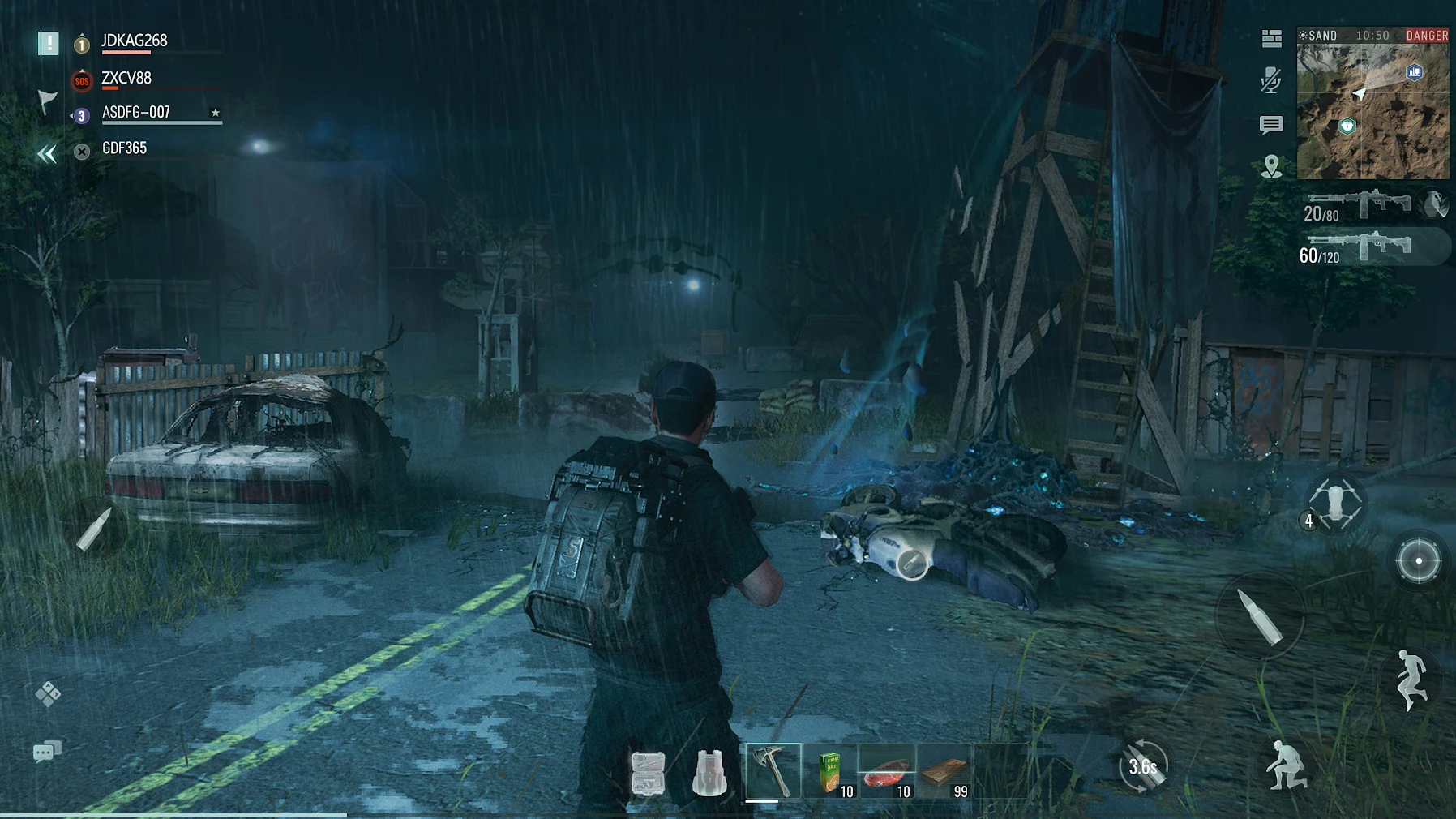The image size is (1456, 819).
Task: Open the minimap
Action: (x=1372, y=111)
